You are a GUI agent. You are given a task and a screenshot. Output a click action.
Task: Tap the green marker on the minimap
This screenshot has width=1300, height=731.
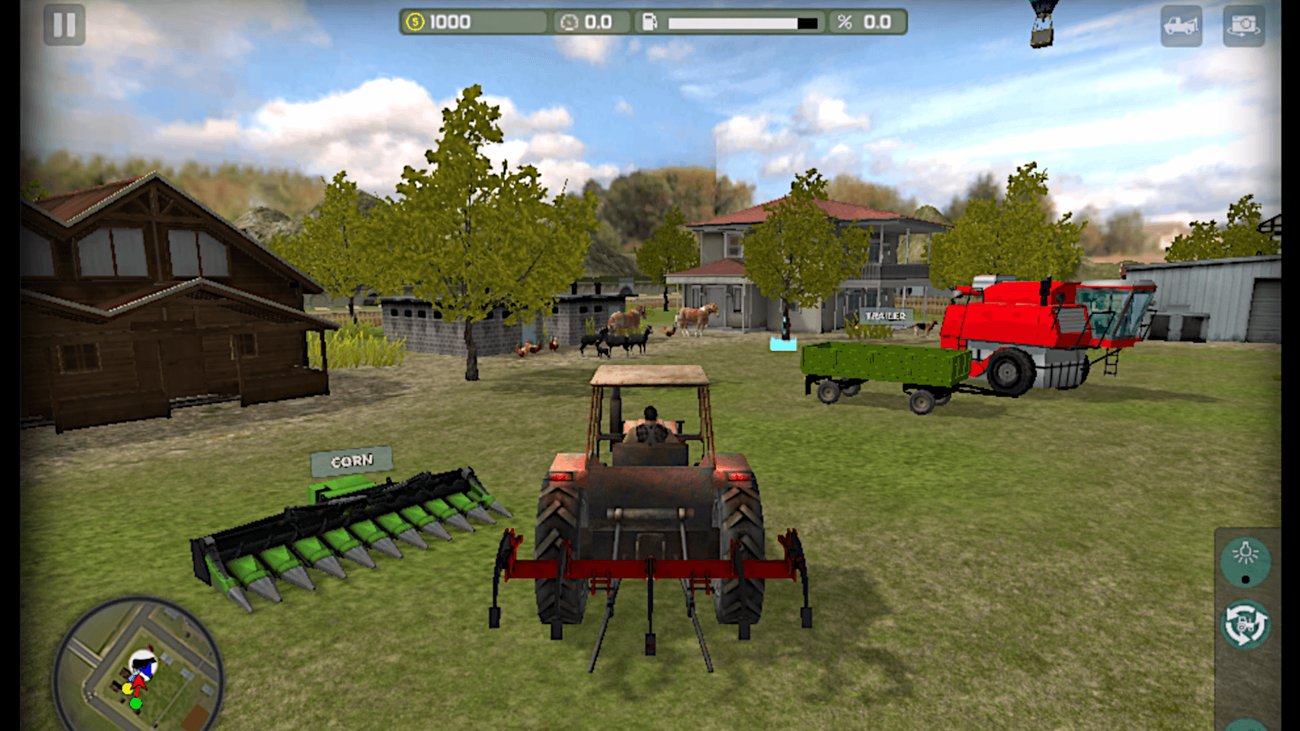coord(136,704)
